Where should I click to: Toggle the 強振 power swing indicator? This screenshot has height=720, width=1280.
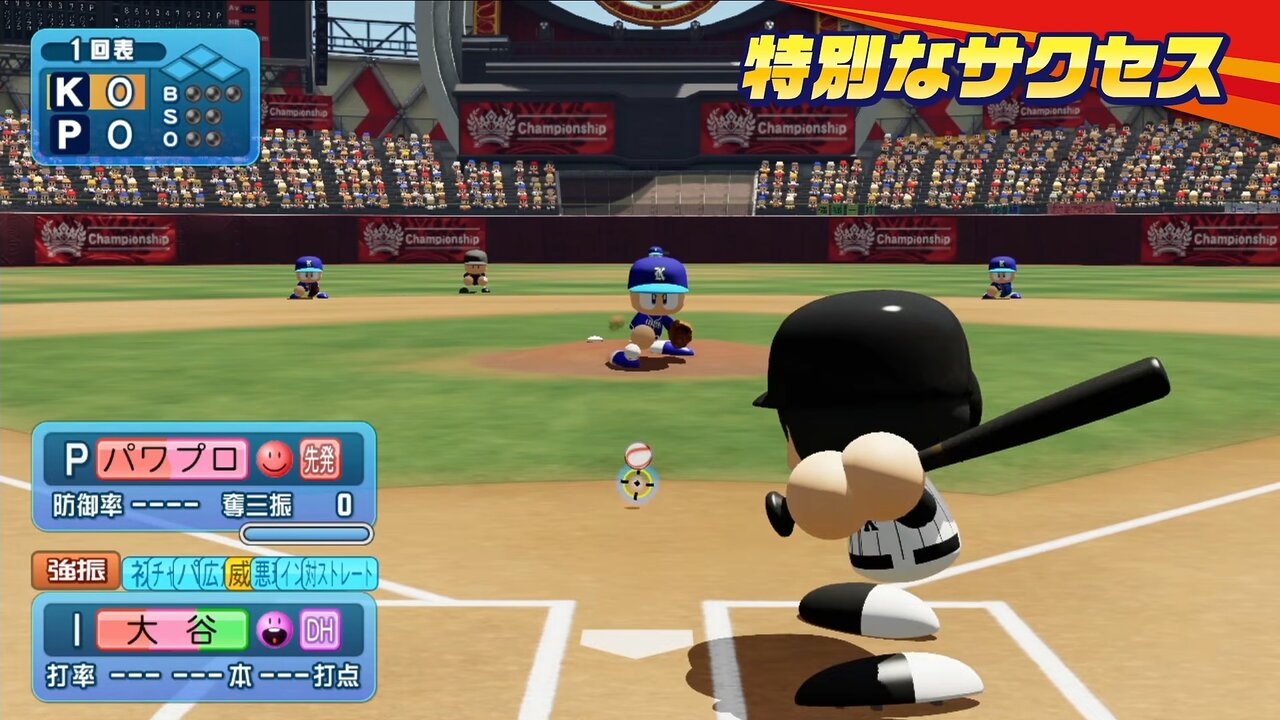[x=76, y=572]
